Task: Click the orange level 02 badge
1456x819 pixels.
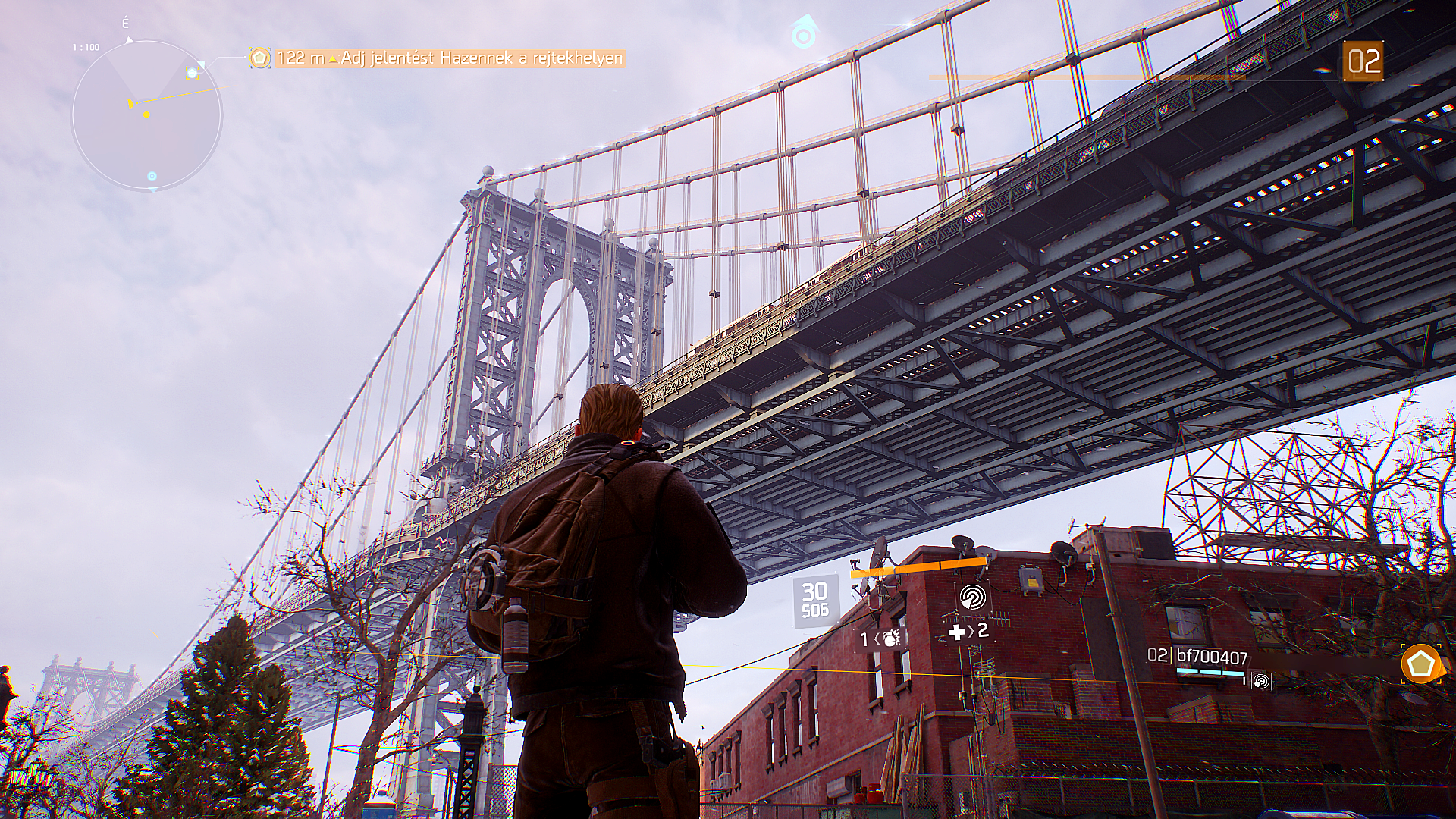Action: coord(1363,61)
